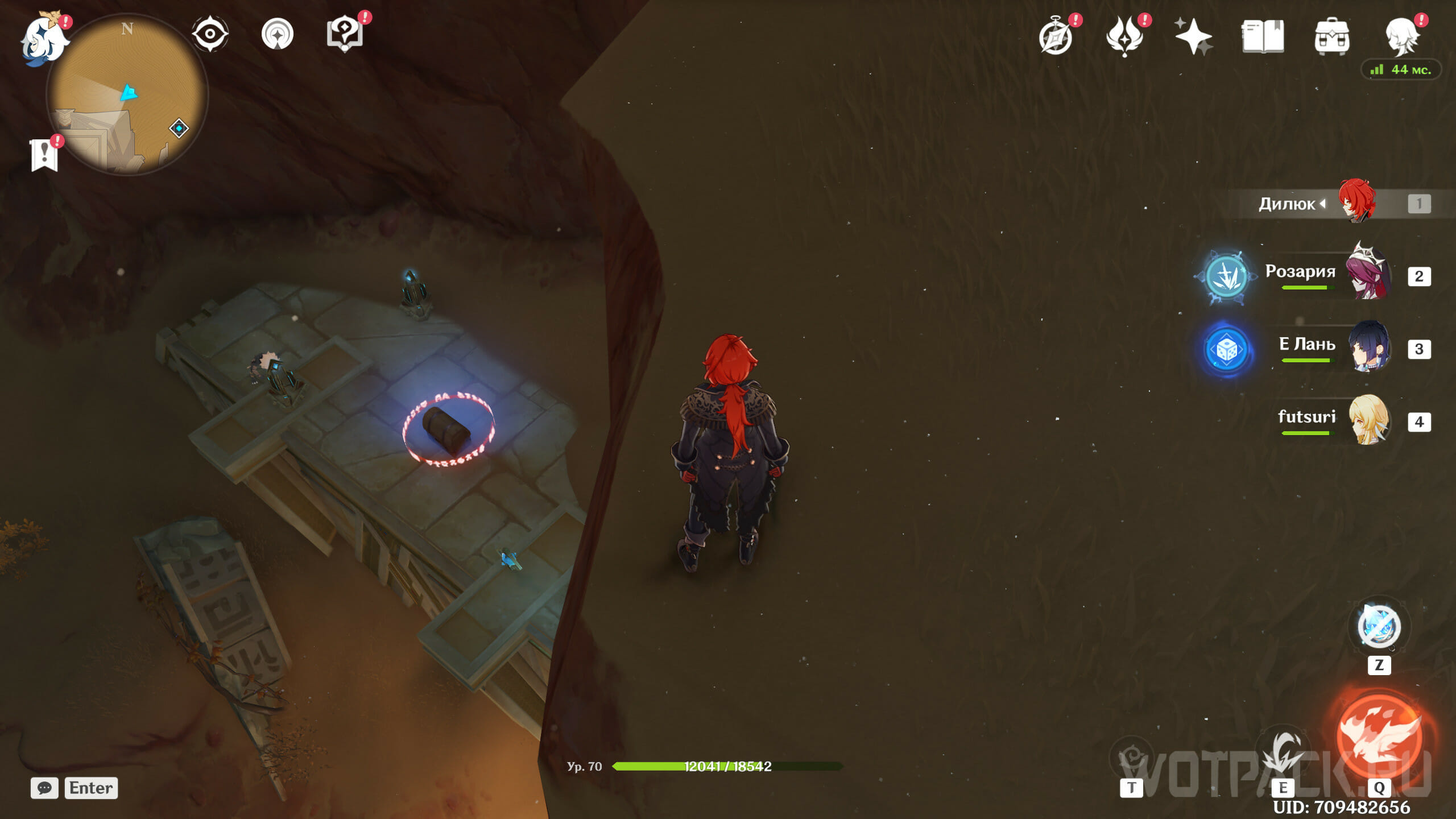Image resolution: width=1456 pixels, height=819 pixels.
Task: Use Diluc's elemental skill icon
Action: (x=1283, y=754)
